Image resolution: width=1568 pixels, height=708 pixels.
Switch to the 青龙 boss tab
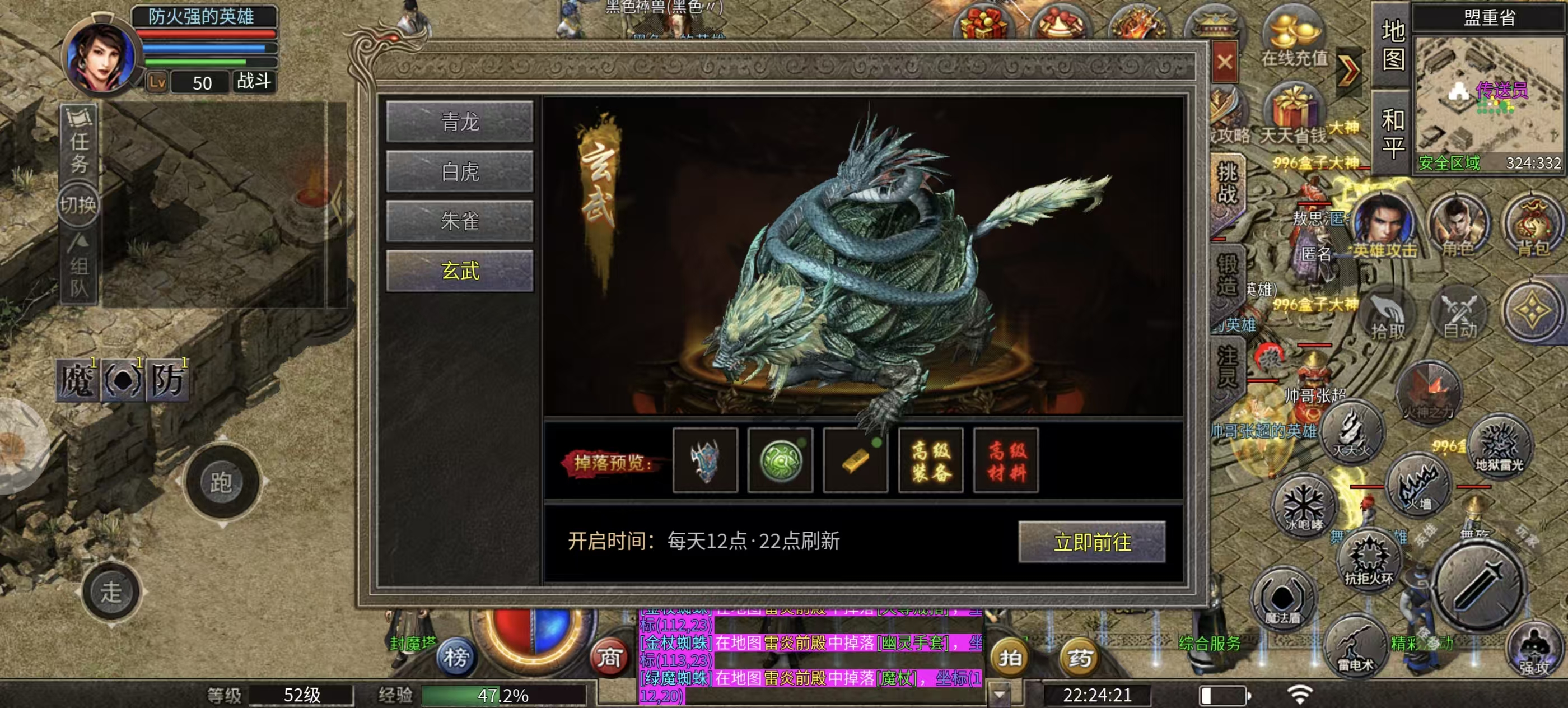(460, 122)
